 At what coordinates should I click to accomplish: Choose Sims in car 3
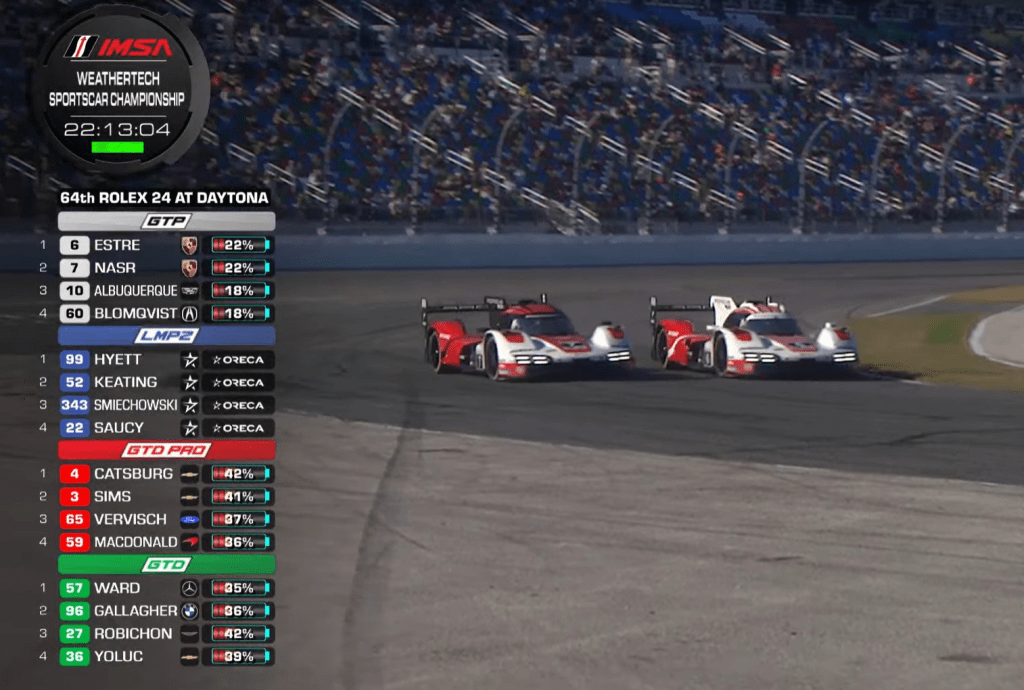pyautogui.click(x=112, y=496)
